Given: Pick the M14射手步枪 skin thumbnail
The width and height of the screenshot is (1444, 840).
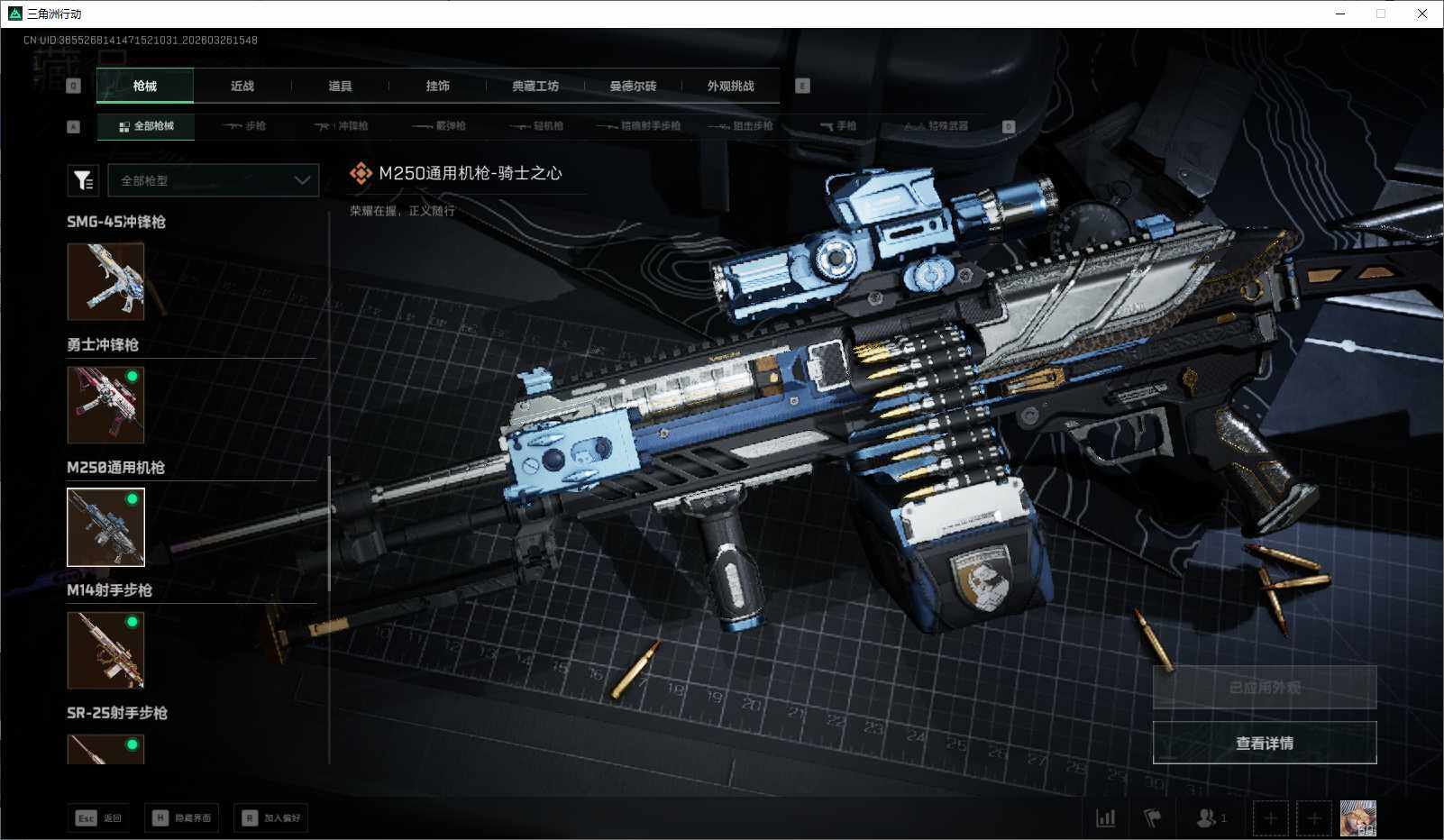Looking at the screenshot, I should click(x=105, y=650).
